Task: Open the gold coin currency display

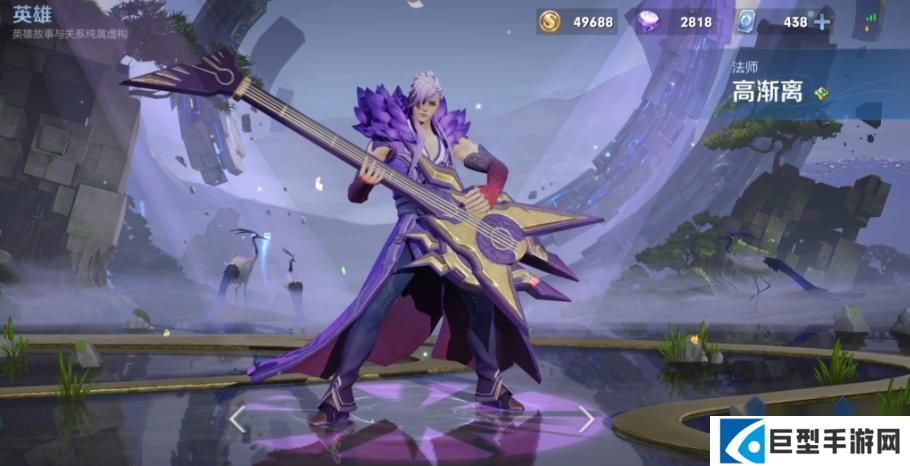Action: [576, 22]
